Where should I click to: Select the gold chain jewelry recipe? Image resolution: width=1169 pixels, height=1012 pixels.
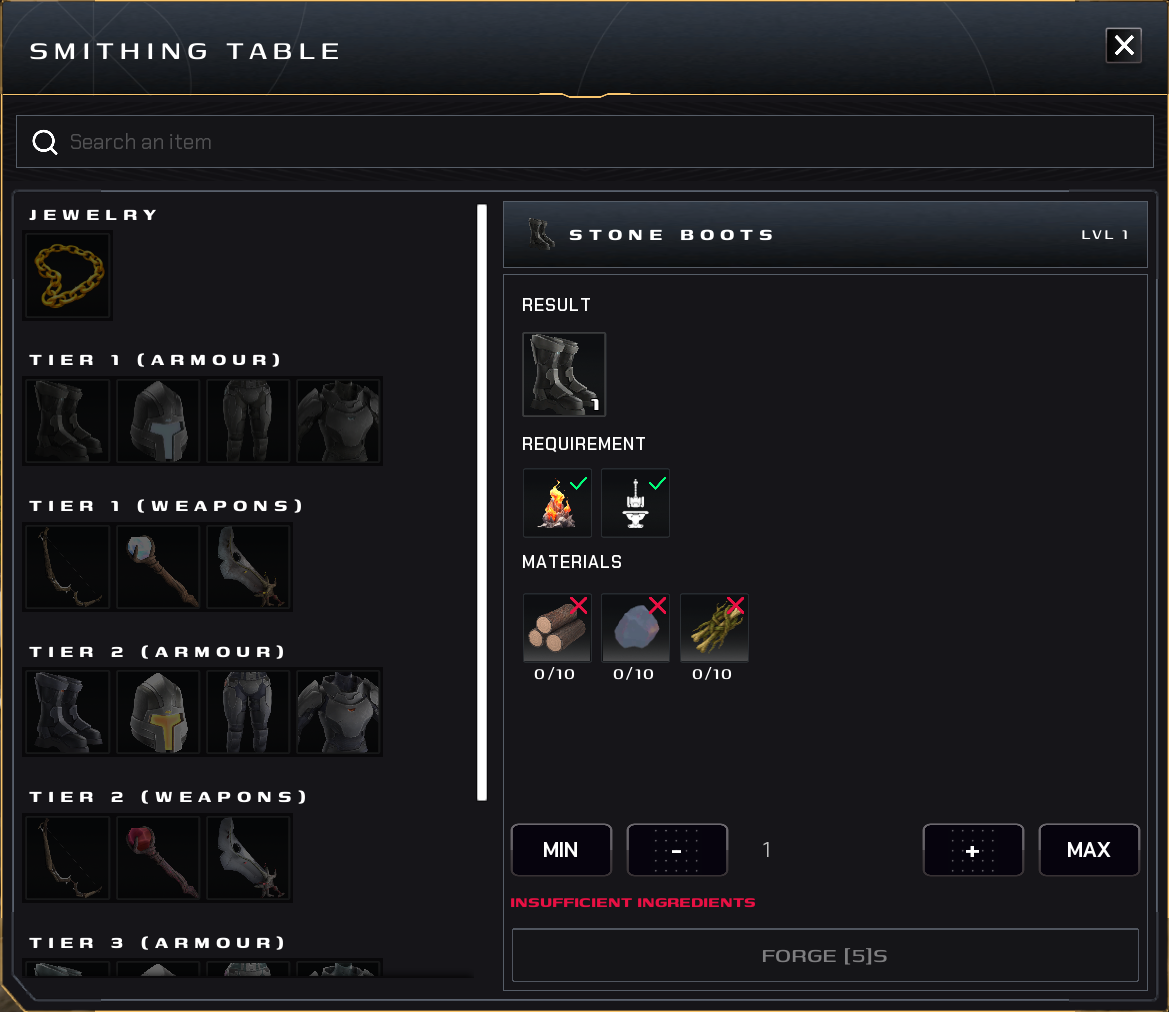(68, 275)
